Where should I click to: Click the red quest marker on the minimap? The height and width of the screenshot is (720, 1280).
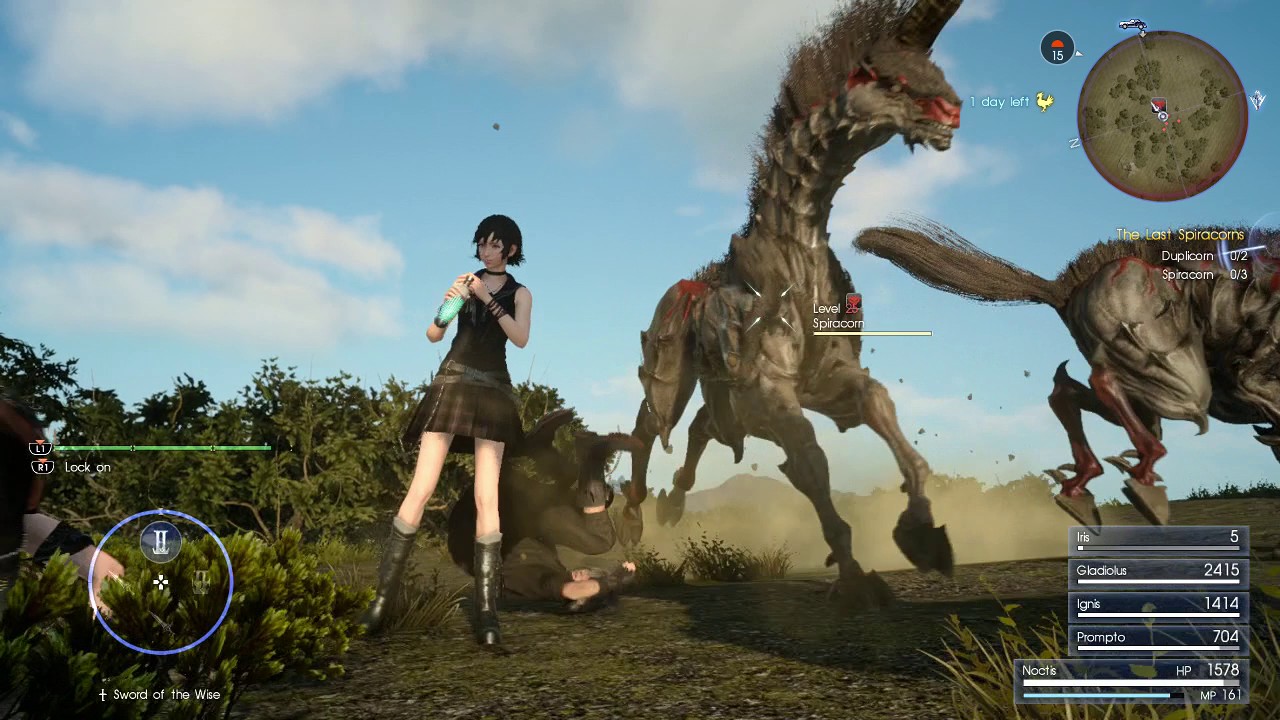(x=1160, y=105)
